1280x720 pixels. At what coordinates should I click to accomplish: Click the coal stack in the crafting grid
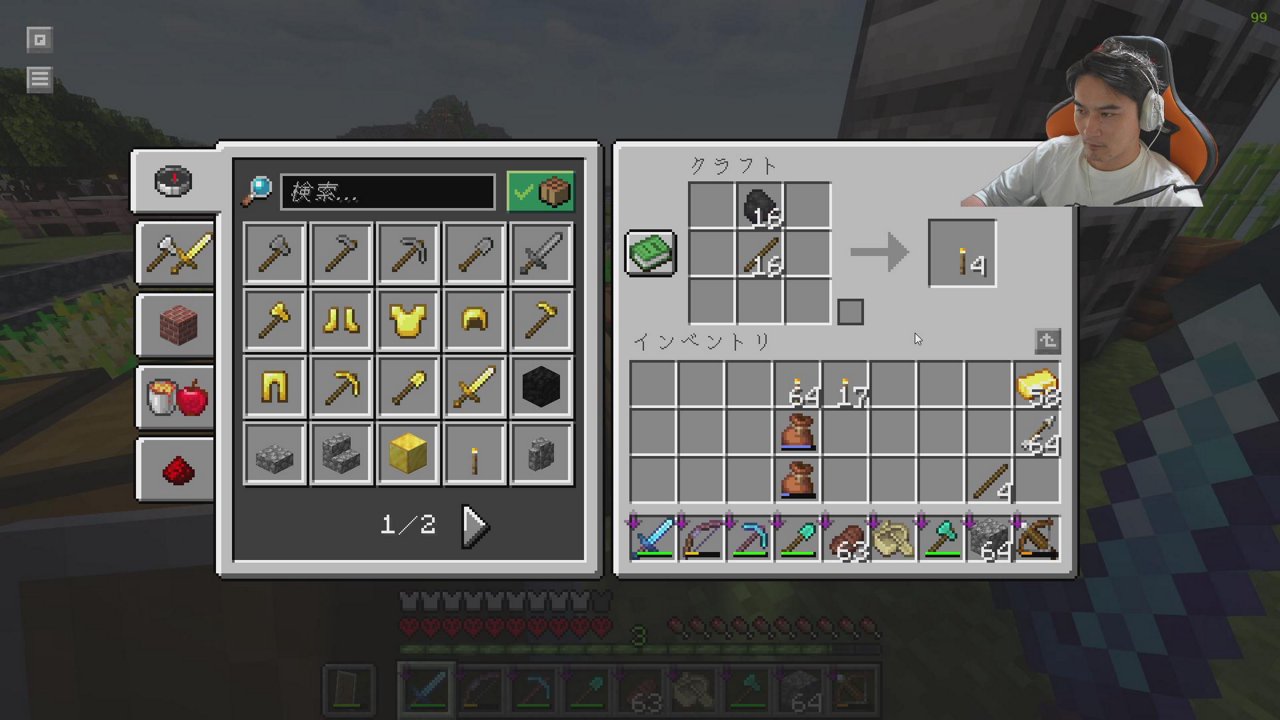[x=760, y=207]
